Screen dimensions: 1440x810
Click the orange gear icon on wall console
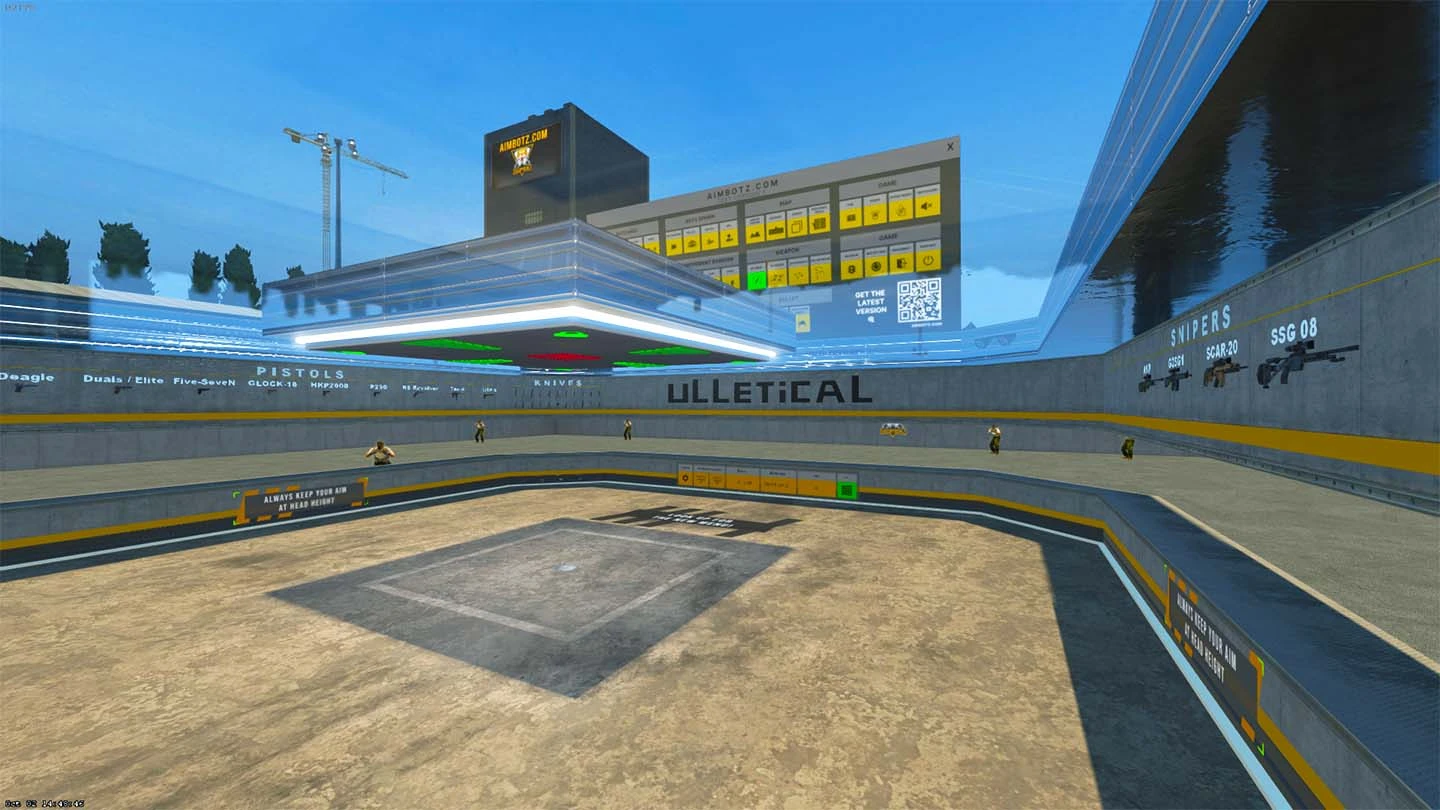pyautogui.click(x=684, y=477)
